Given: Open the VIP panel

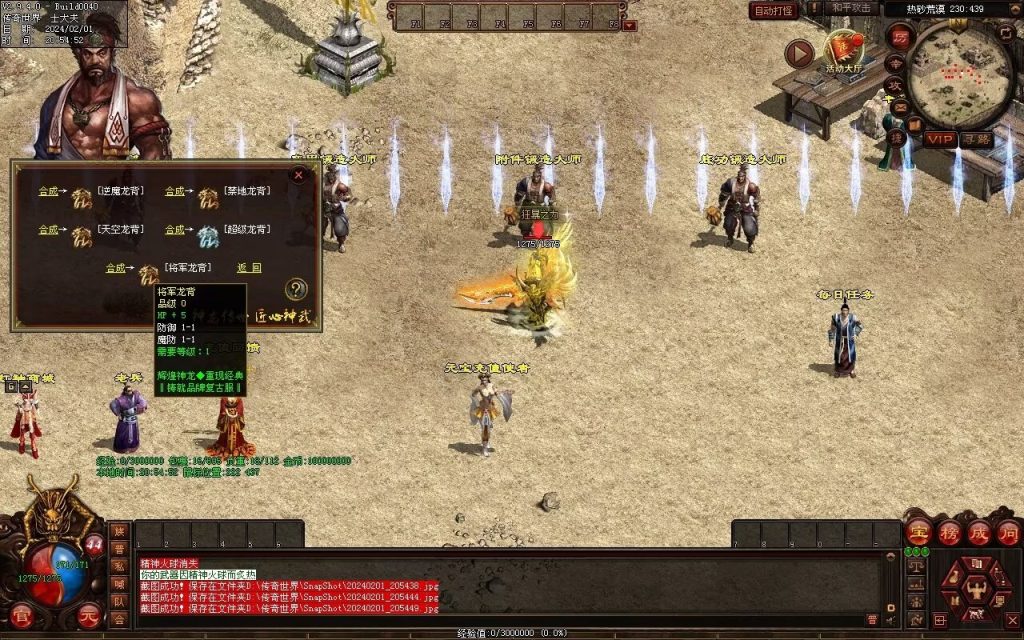Looking at the screenshot, I should coord(940,139).
